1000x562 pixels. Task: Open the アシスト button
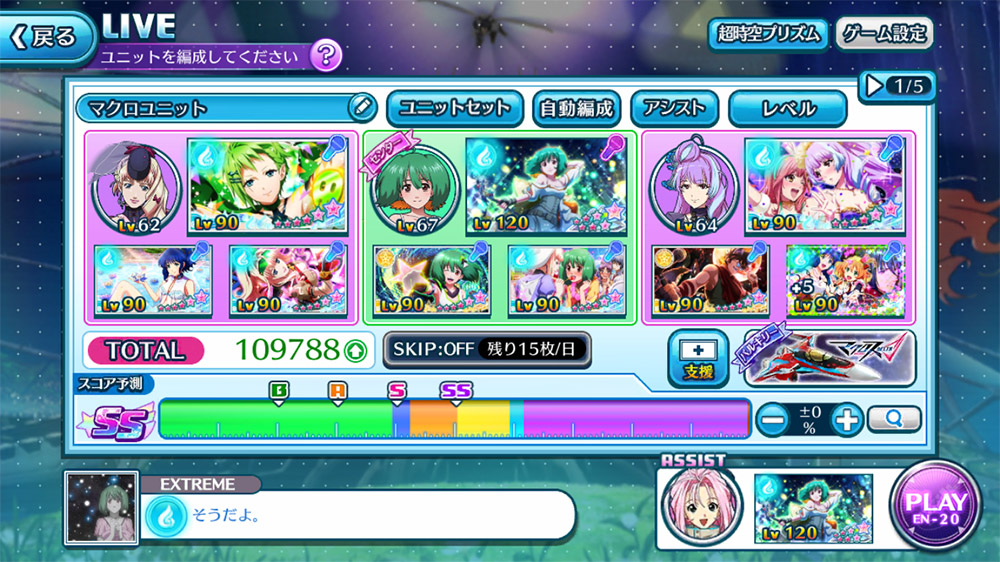click(x=674, y=108)
